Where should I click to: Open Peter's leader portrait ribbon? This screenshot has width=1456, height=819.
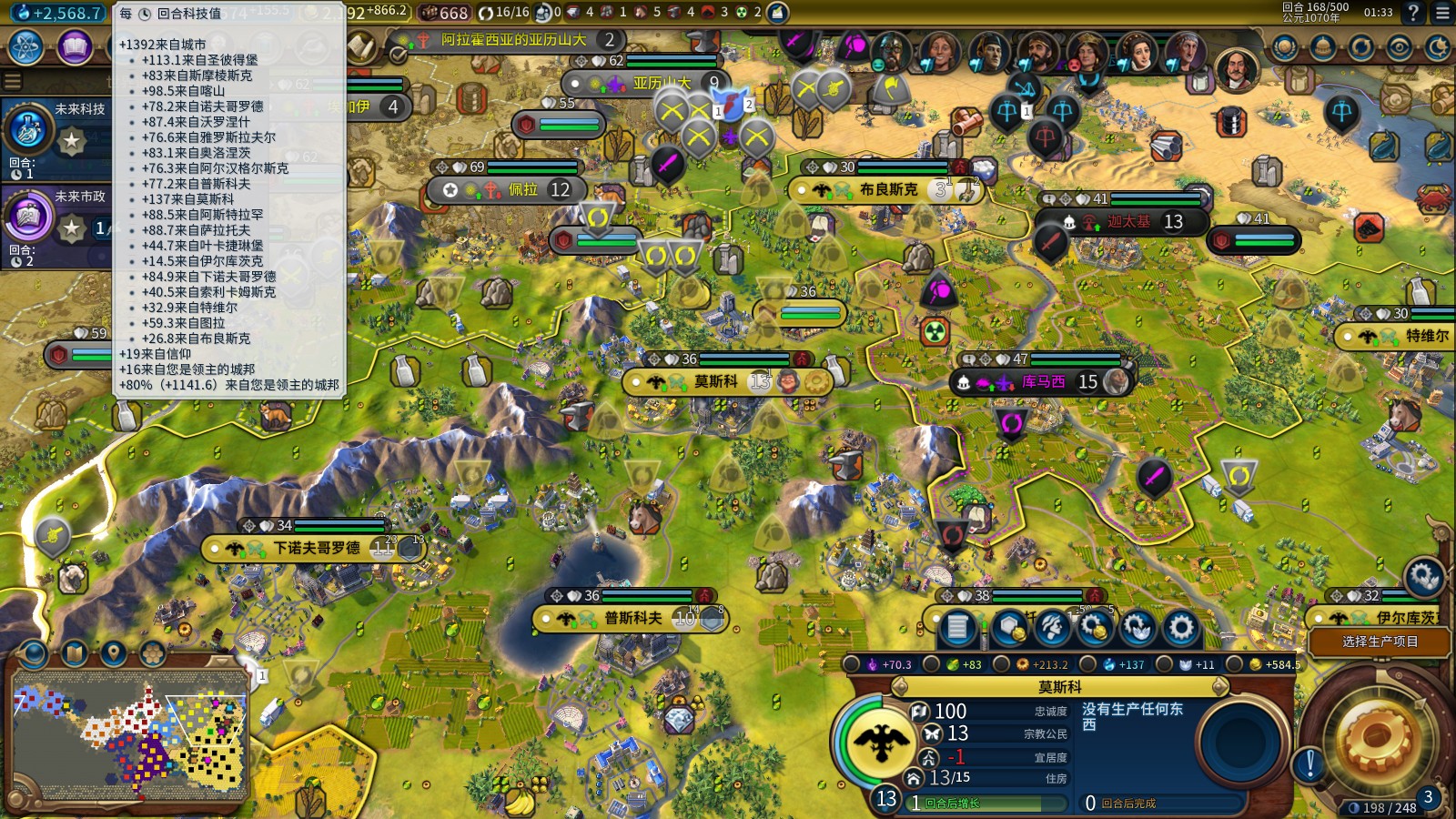[1235, 68]
